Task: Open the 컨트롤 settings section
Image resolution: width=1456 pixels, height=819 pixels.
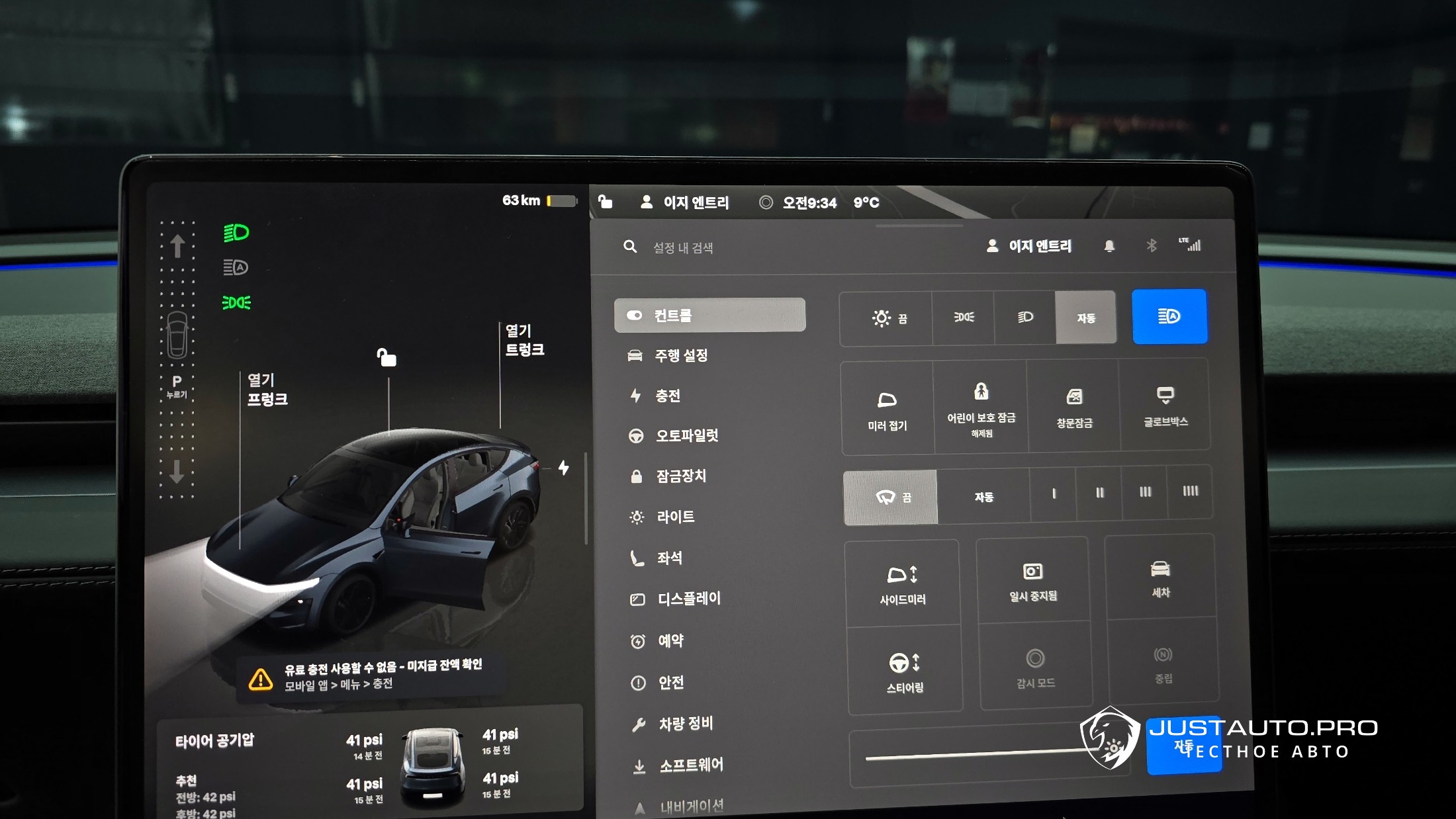Action: (709, 315)
